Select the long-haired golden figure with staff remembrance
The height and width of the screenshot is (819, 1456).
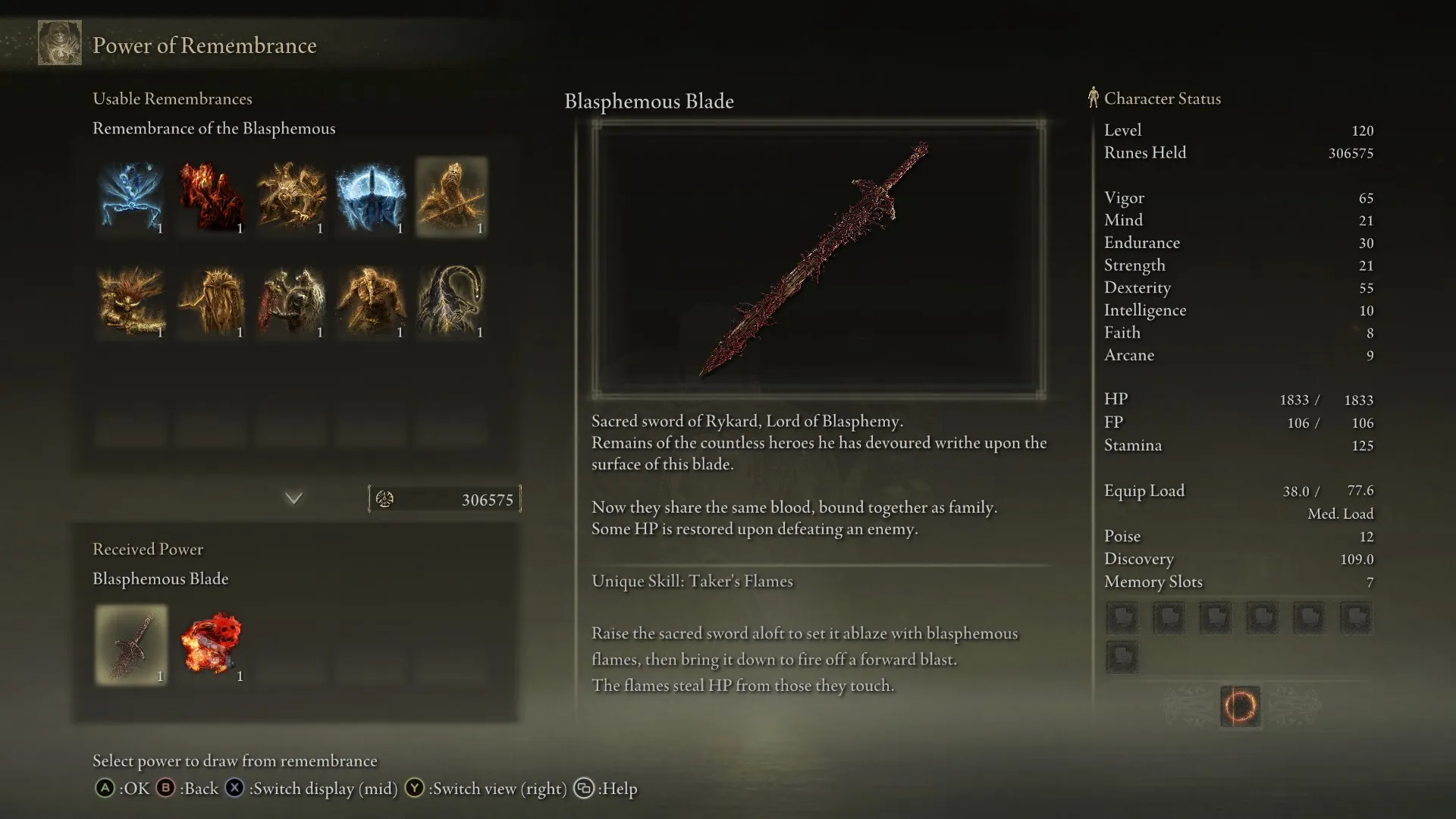(212, 301)
